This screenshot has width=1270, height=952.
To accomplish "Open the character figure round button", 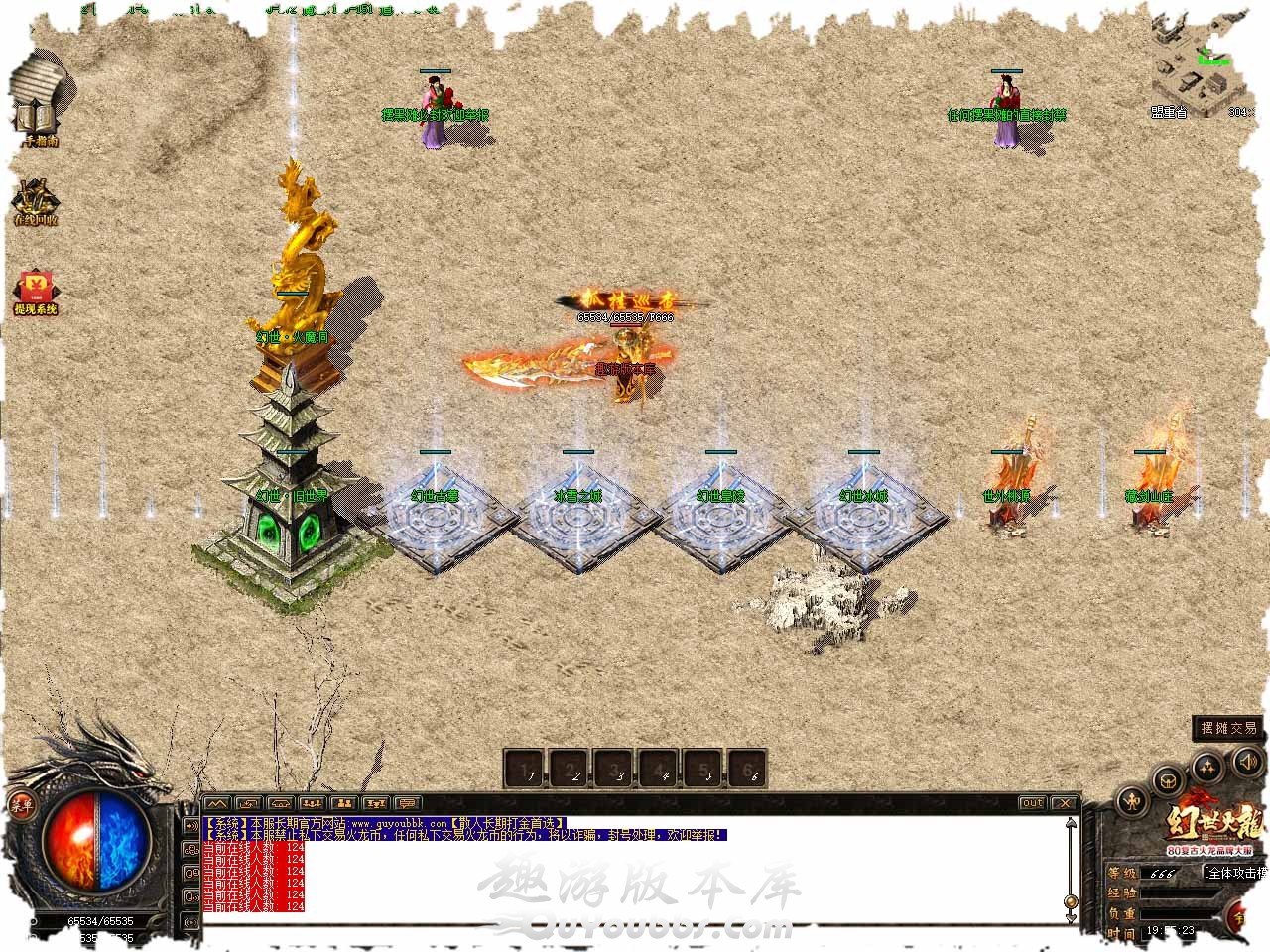I will pos(1134,801).
